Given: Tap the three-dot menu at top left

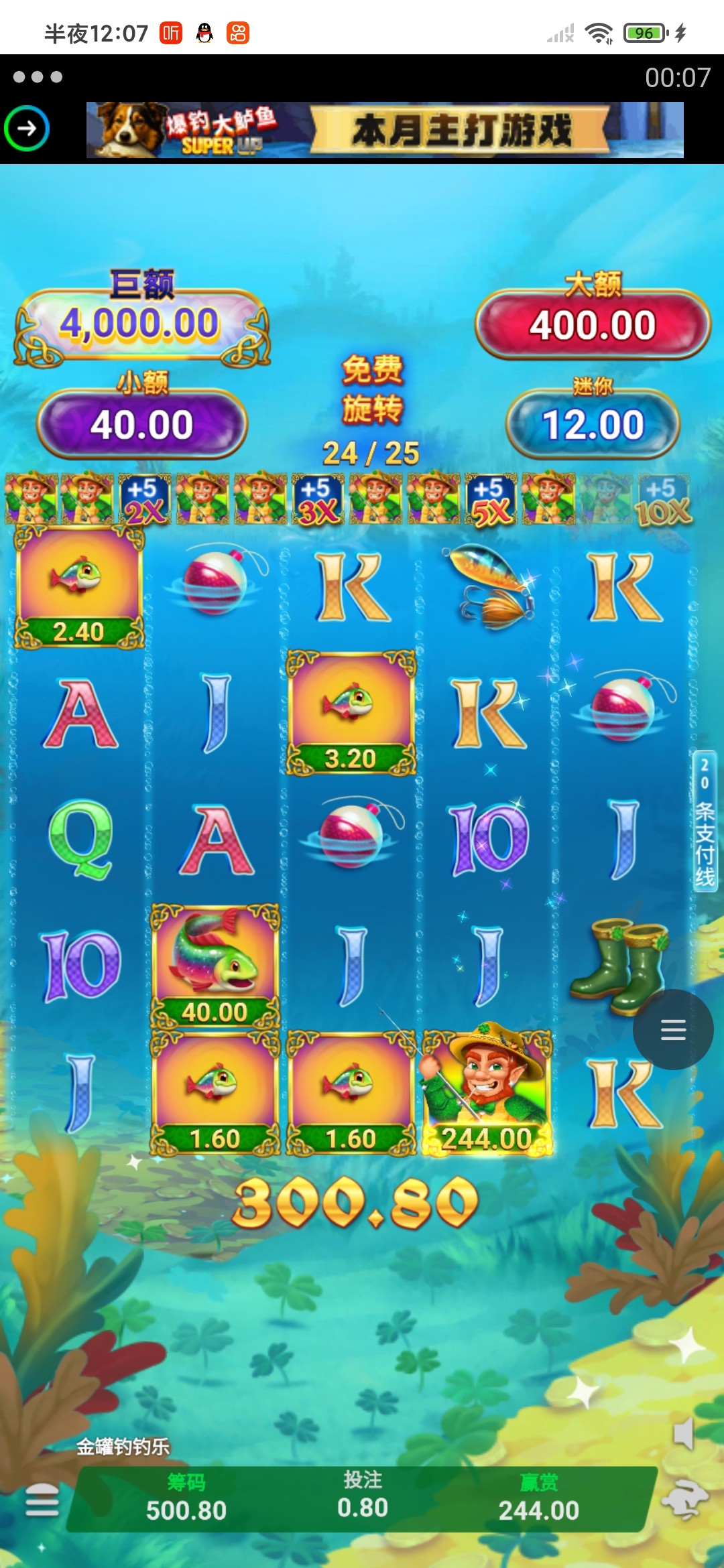Looking at the screenshot, I should pyautogui.click(x=38, y=77).
